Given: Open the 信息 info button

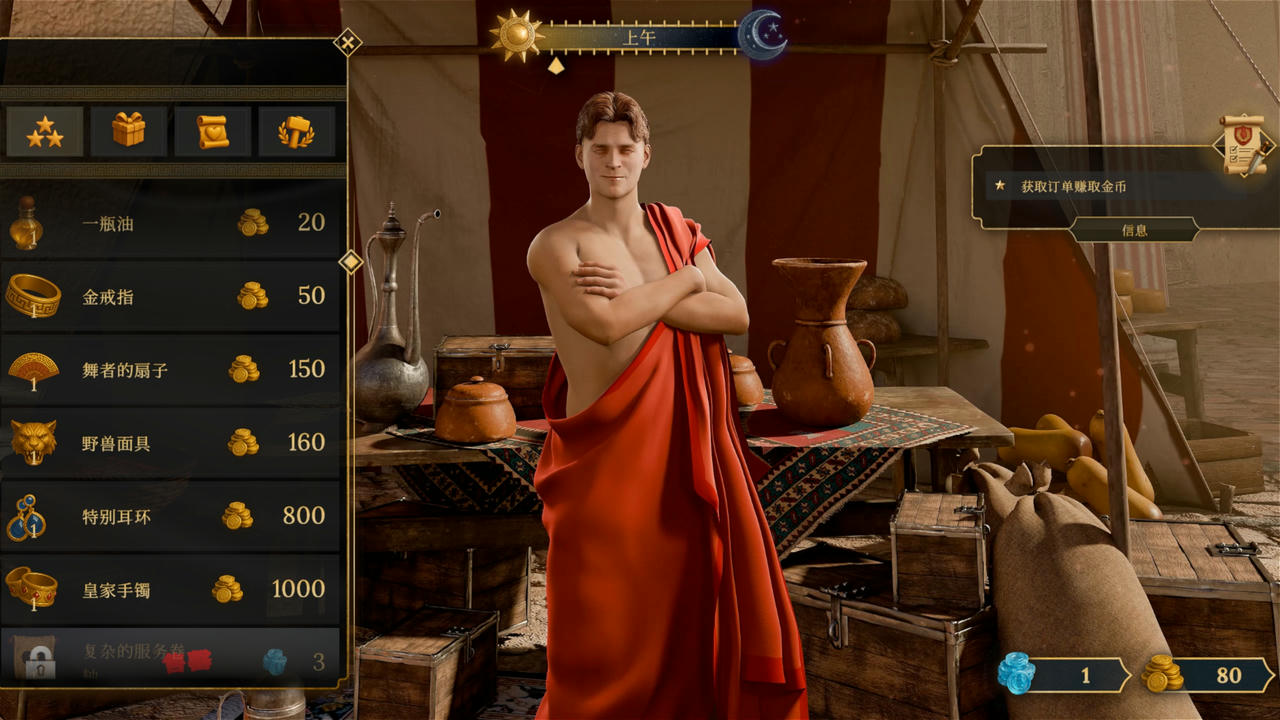Looking at the screenshot, I should pos(1134,230).
